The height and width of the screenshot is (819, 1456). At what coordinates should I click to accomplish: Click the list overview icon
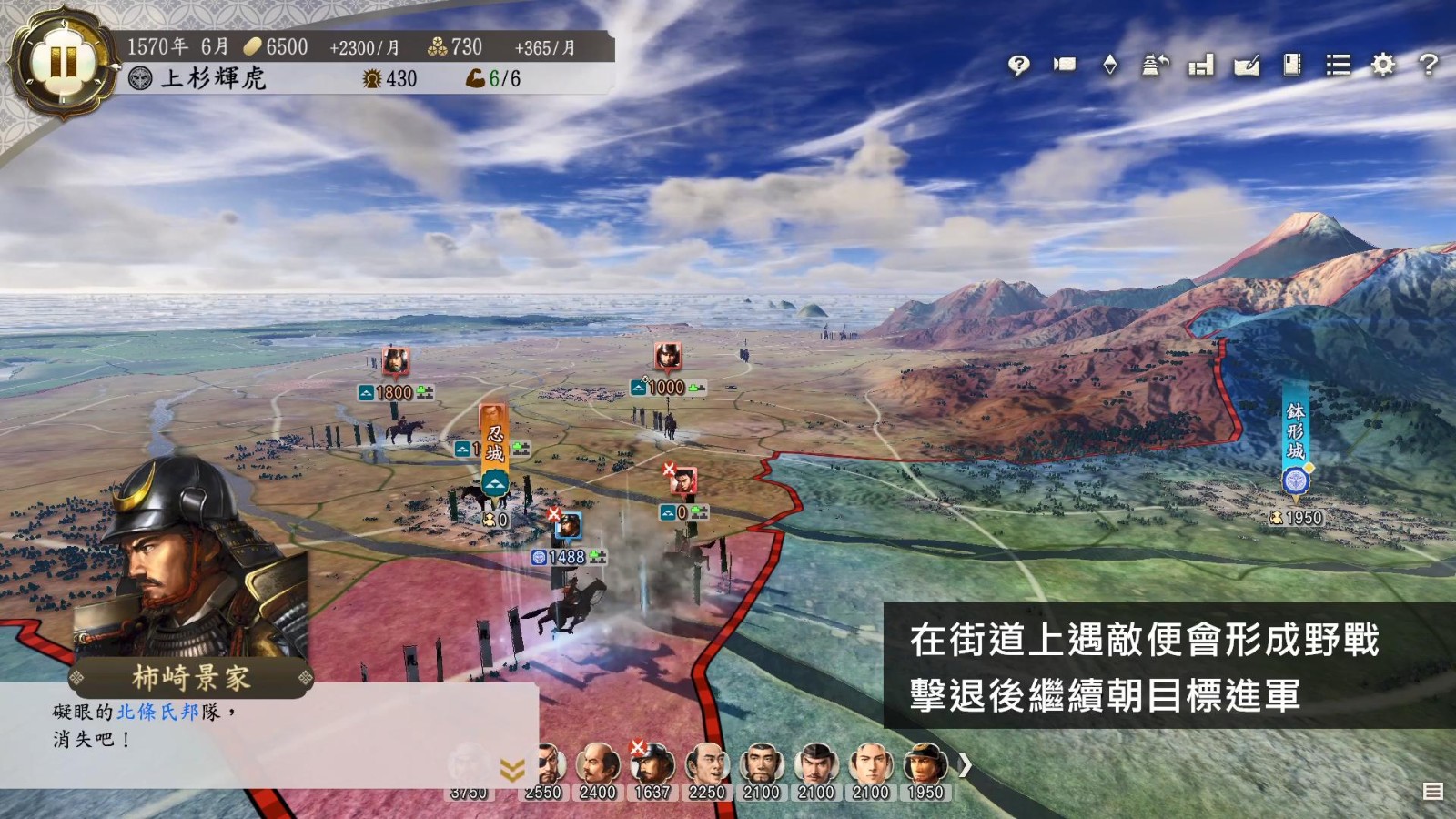coord(1338,66)
